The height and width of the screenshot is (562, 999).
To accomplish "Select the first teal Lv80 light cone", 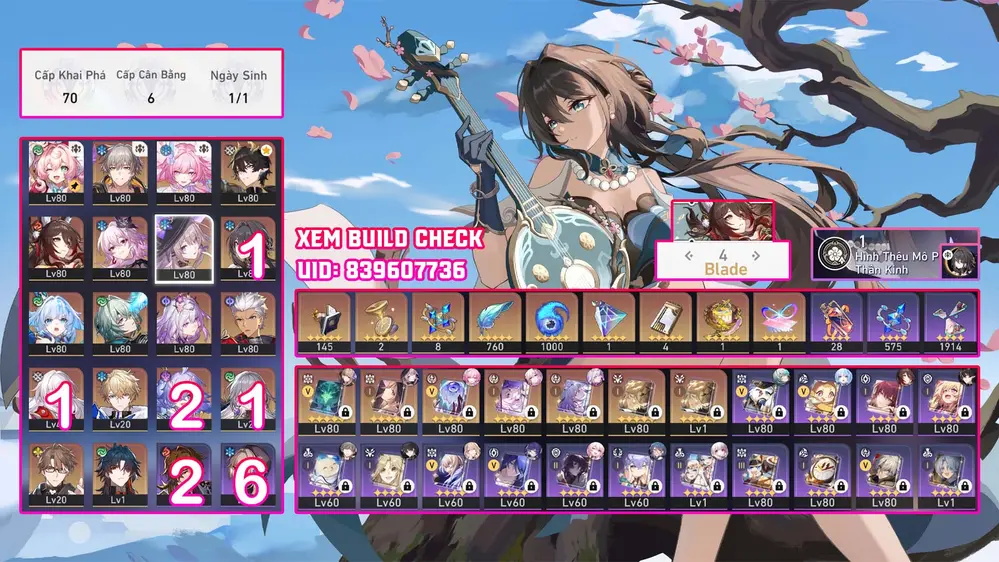I will (326, 402).
